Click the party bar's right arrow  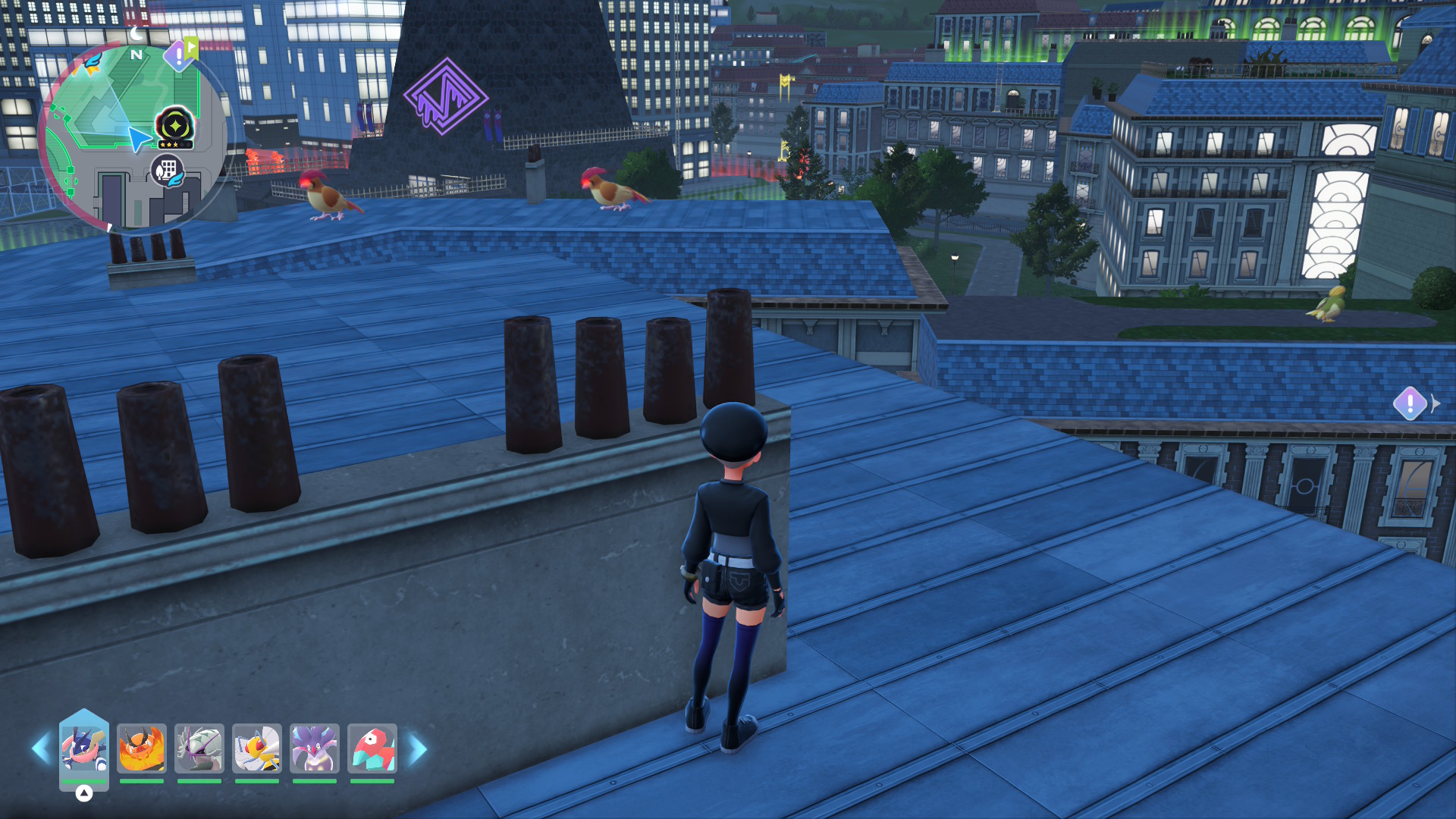[x=418, y=749]
